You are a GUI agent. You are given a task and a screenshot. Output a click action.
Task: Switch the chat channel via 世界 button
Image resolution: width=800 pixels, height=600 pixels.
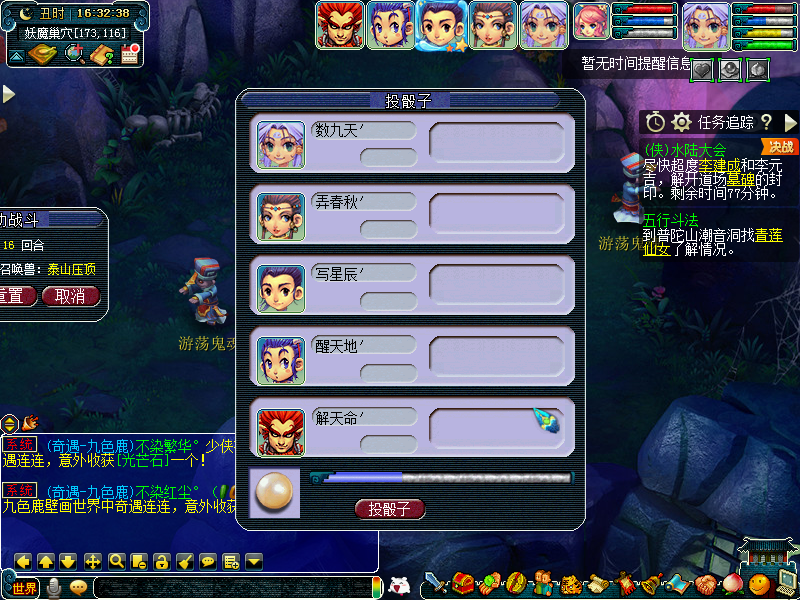22,587
